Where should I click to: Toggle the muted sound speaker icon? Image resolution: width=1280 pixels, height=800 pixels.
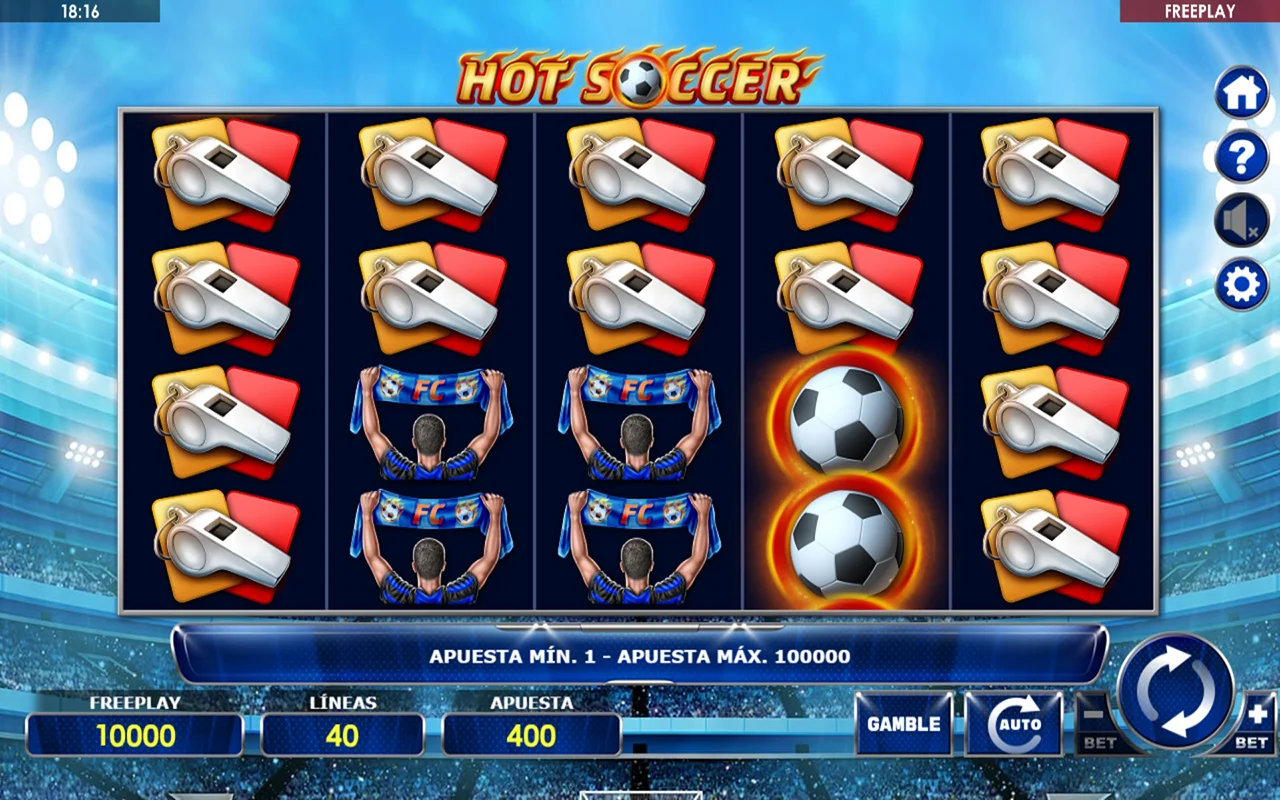click(1241, 221)
